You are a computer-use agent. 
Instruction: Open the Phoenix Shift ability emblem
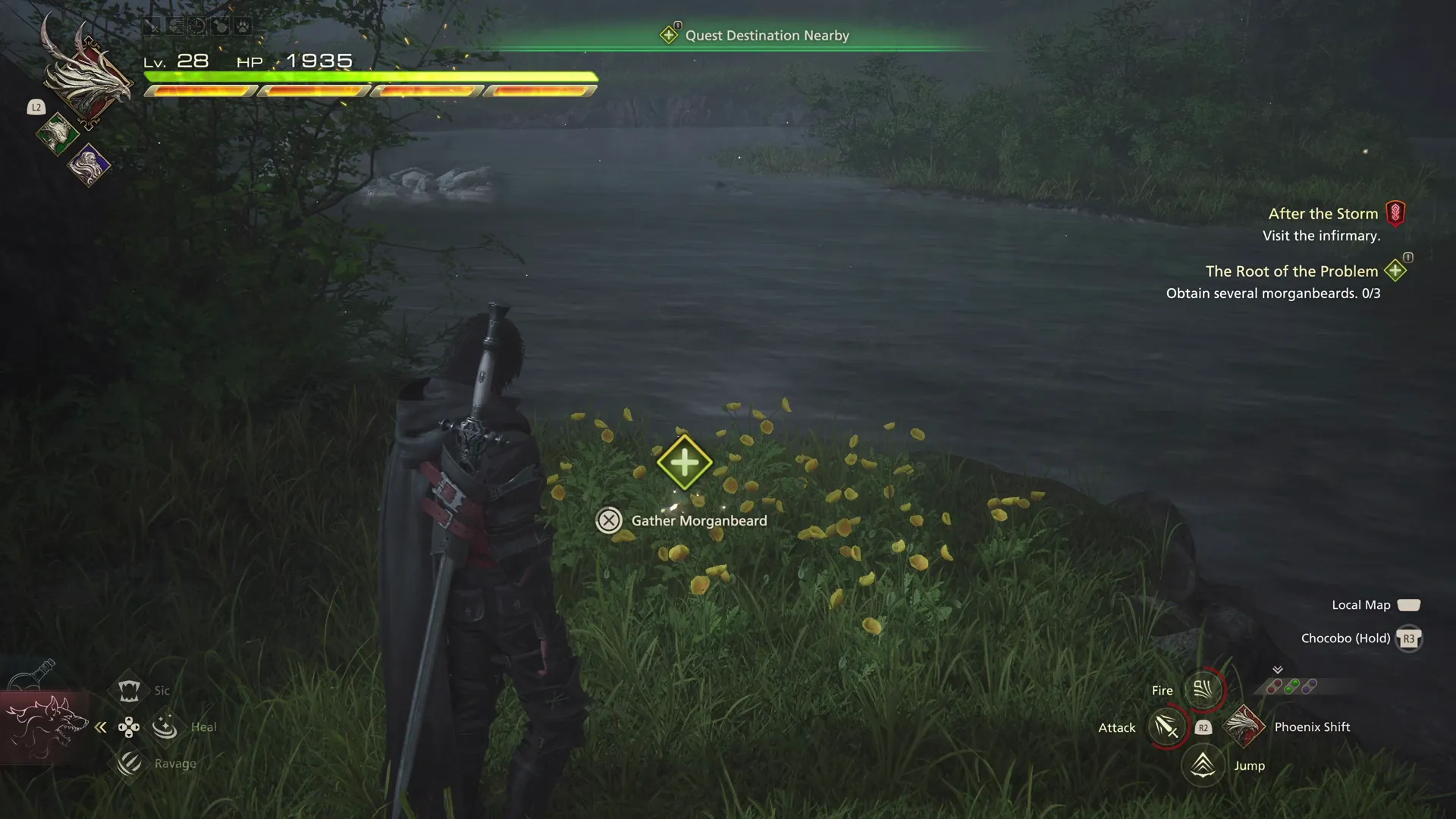point(1244,726)
